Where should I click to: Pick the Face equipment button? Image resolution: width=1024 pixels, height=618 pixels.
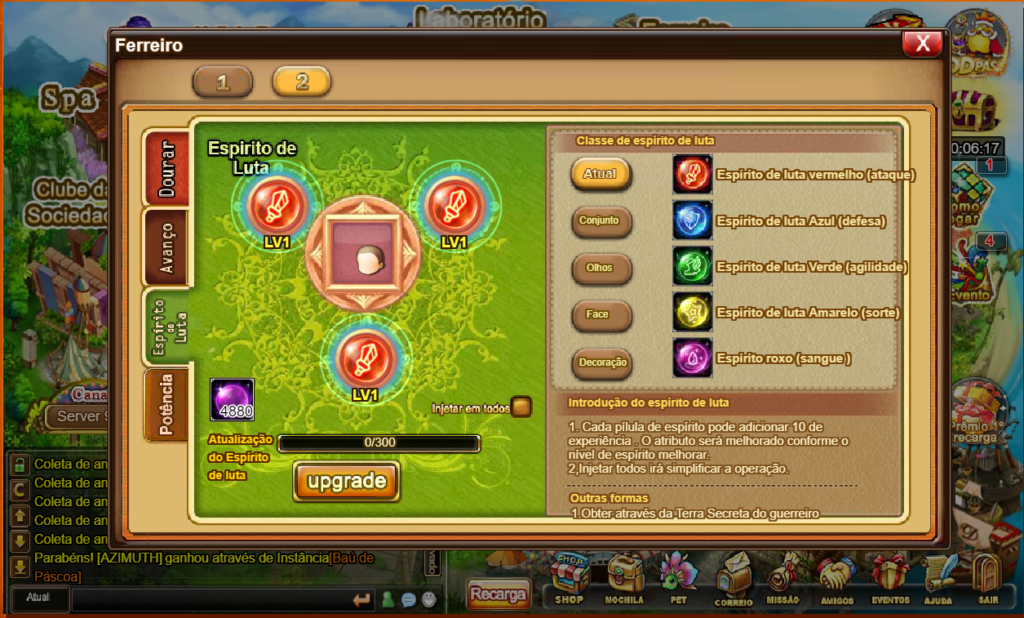[600, 315]
